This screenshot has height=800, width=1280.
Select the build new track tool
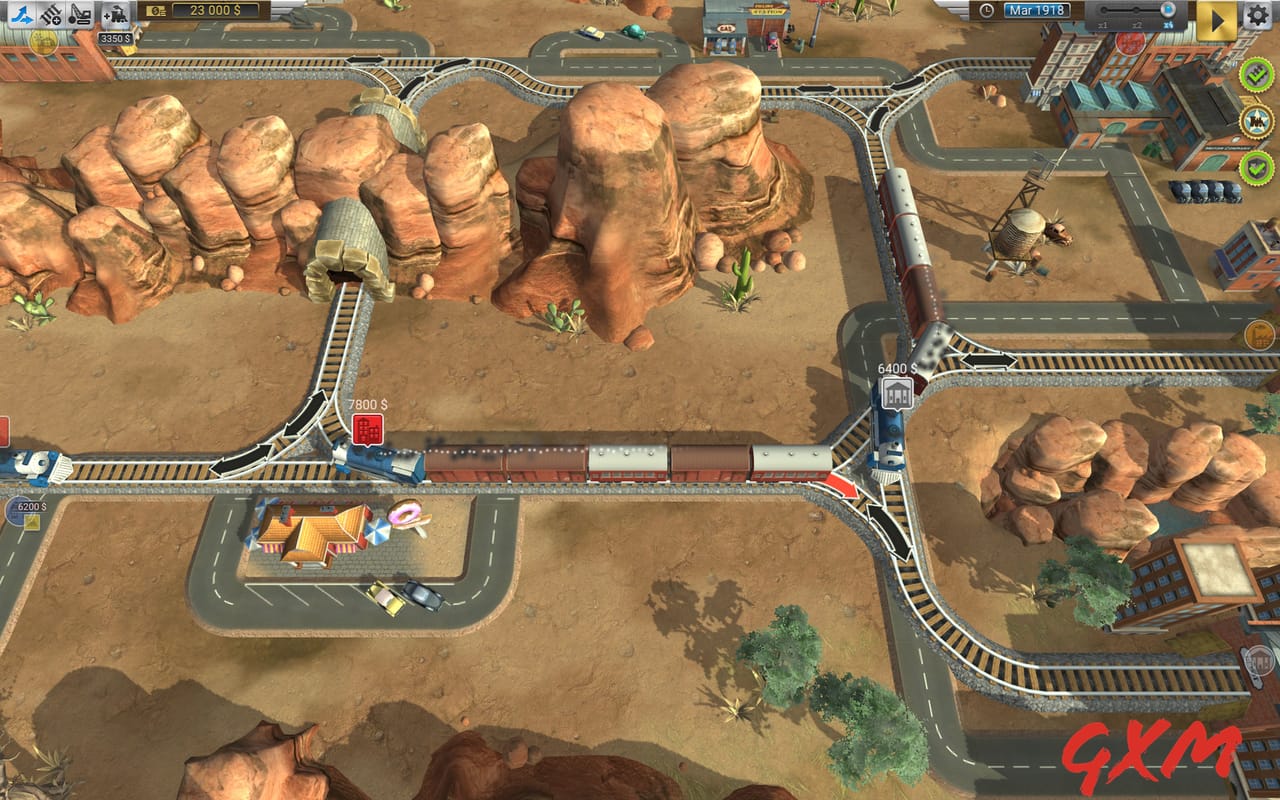pyautogui.click(x=50, y=14)
